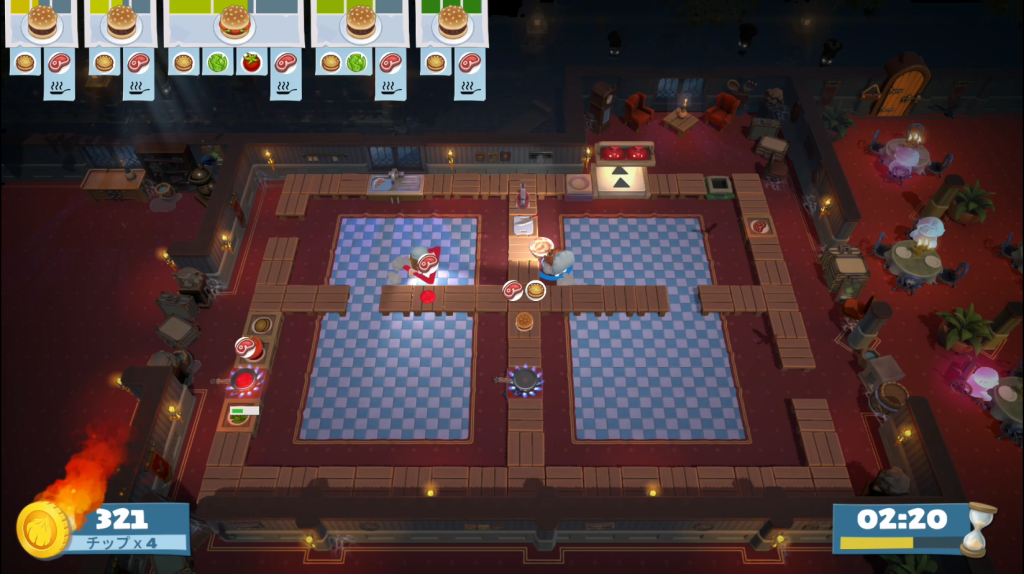Image resolution: width=1024 pixels, height=574 pixels.
Task: Select the burger order with lettuce but no tomato
Action: [360, 23]
